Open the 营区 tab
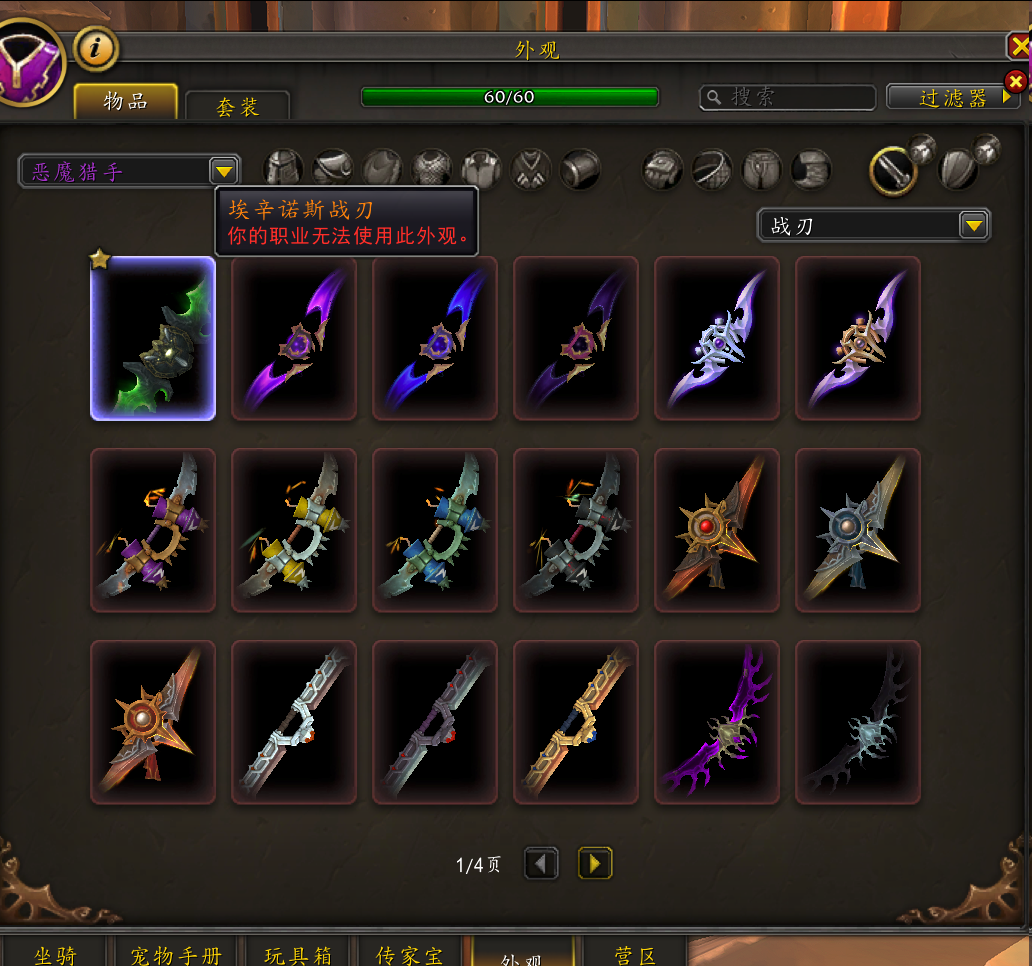The image size is (1032, 966). coord(635,954)
